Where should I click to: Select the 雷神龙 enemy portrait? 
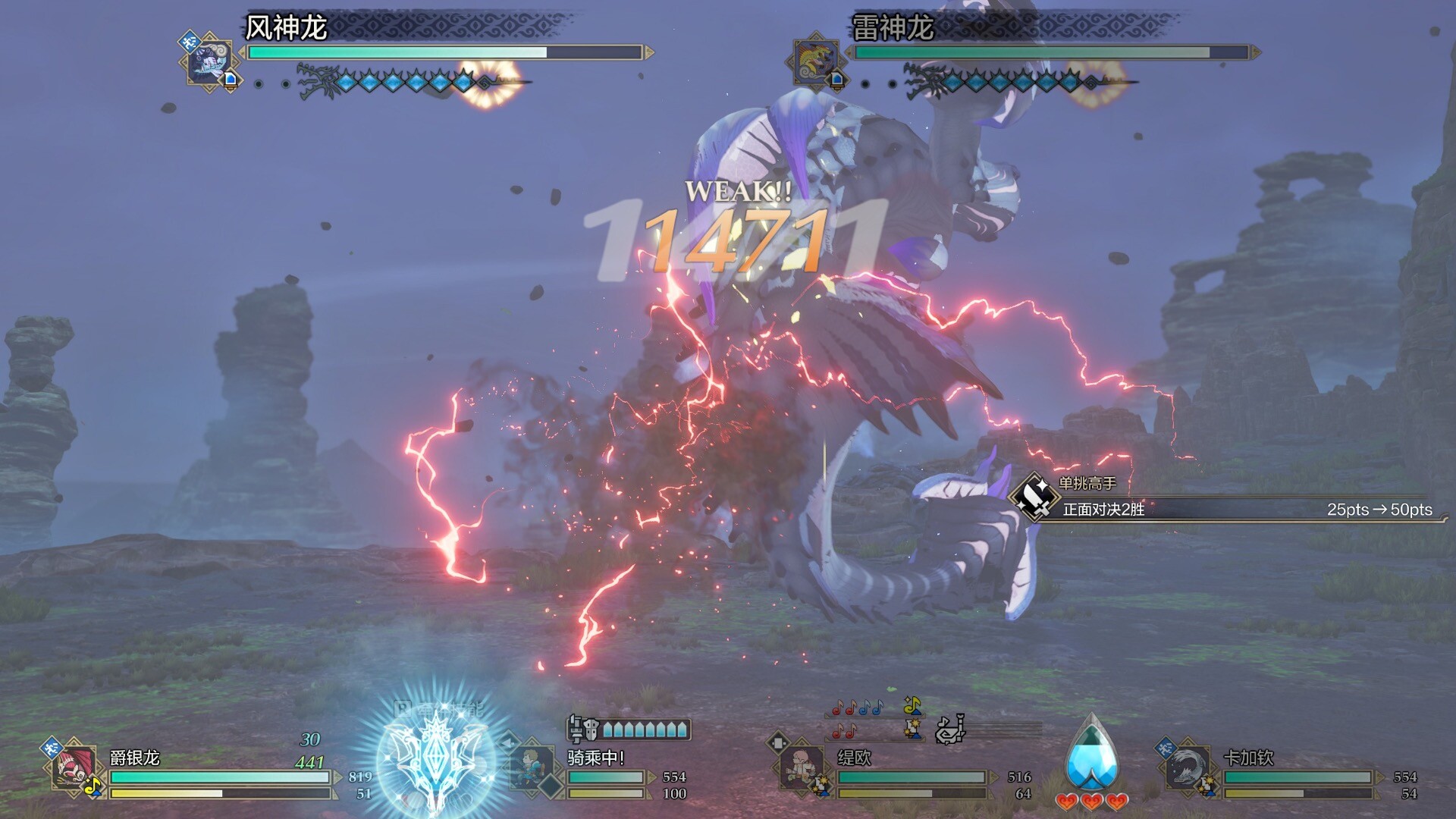point(816,61)
